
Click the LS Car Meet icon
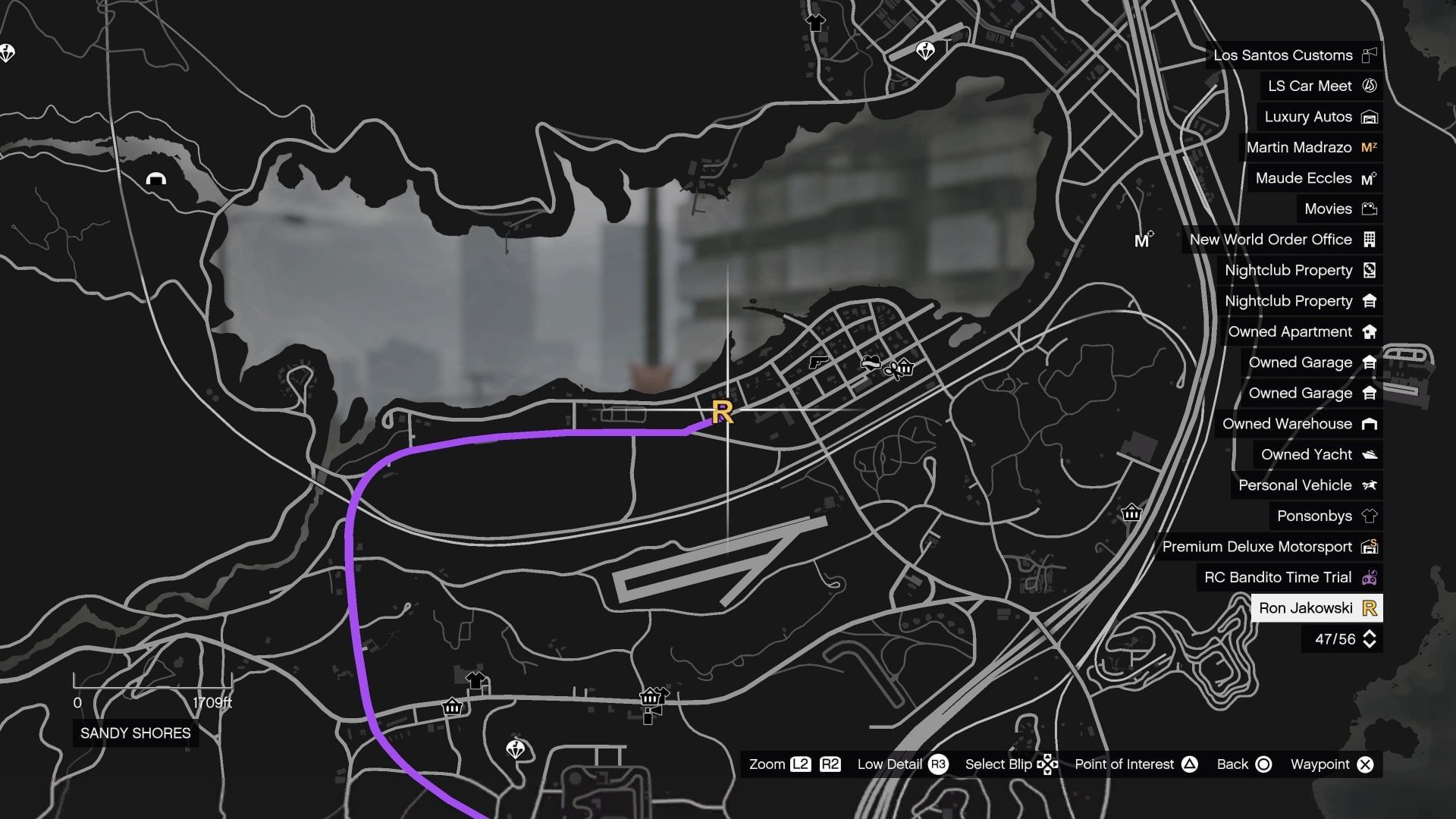click(1370, 86)
